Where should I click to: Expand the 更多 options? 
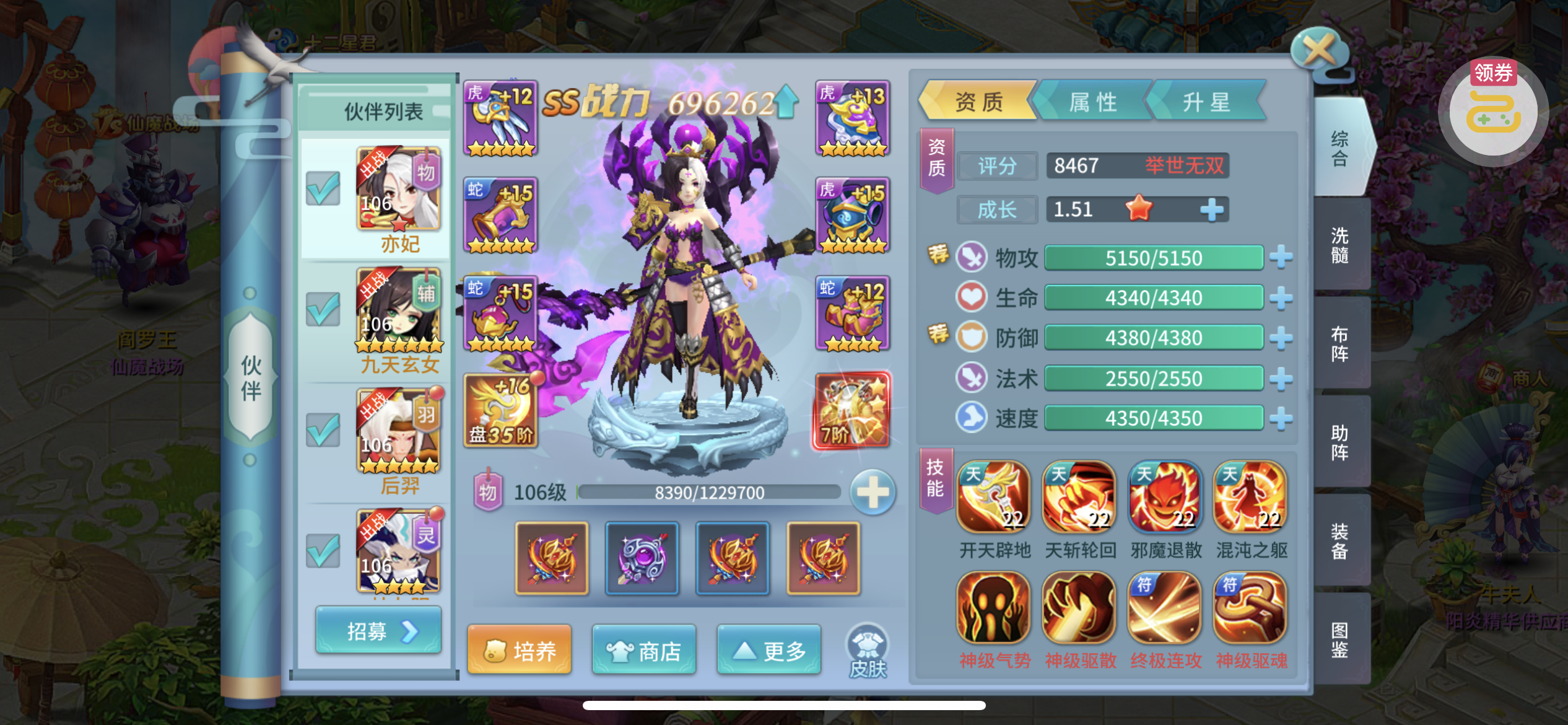pos(769,650)
